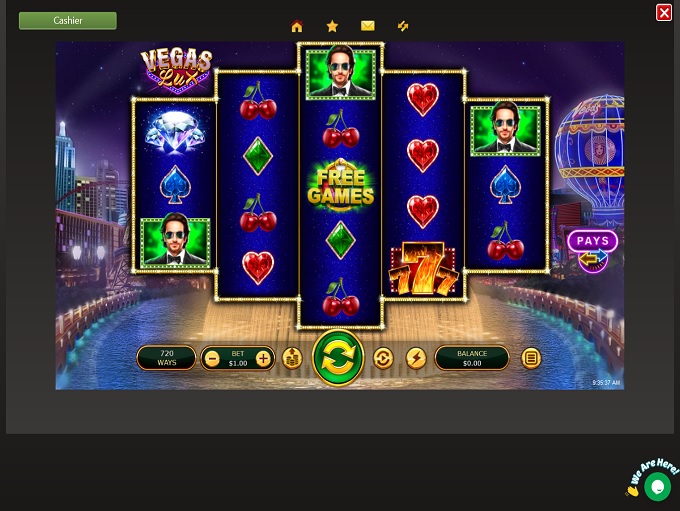Click the coin stack max bet icon

(x=292, y=358)
